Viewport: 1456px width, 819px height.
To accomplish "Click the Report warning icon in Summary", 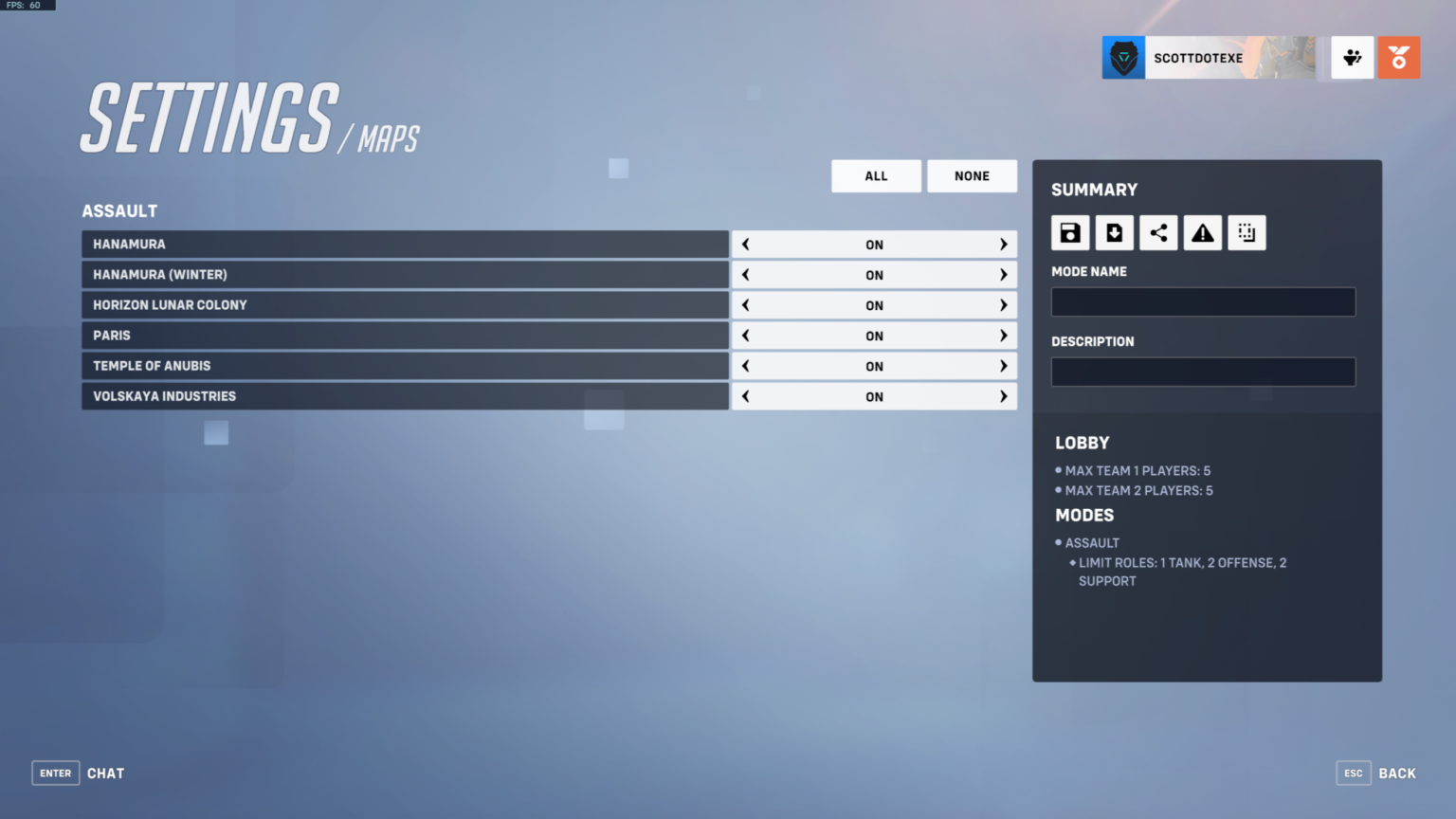I will tap(1202, 232).
